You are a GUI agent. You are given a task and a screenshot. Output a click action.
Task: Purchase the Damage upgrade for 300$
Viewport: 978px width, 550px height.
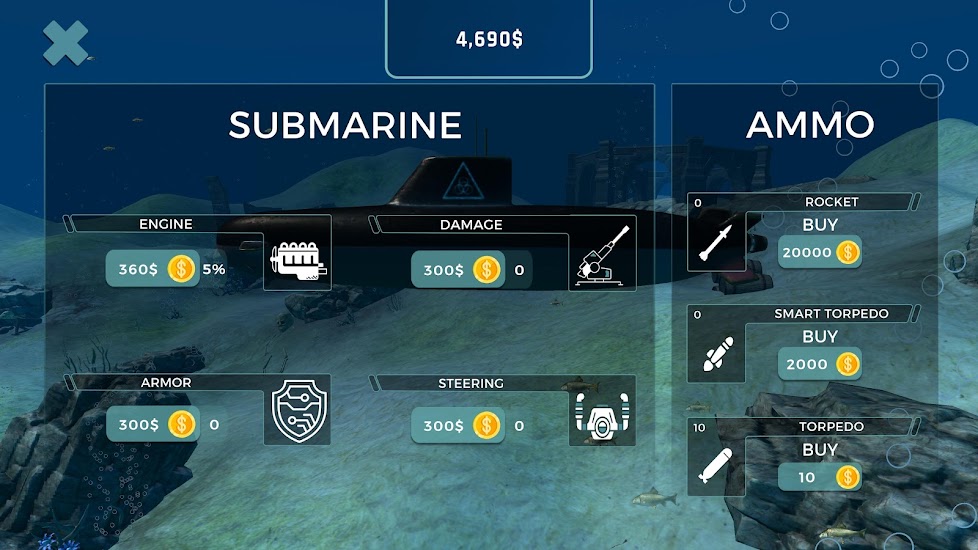(457, 269)
